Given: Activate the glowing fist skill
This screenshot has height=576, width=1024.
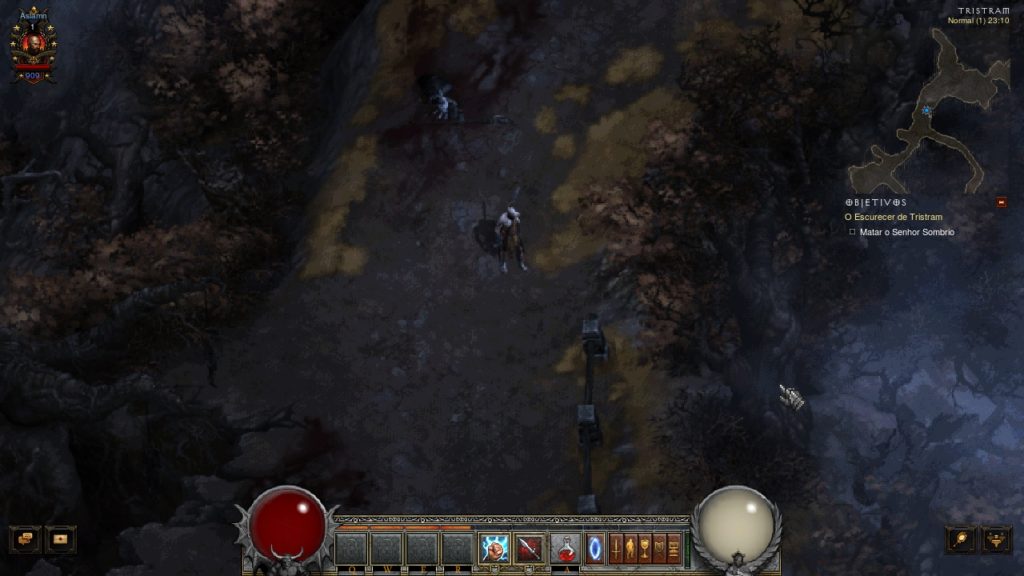Looking at the screenshot, I should [495, 548].
